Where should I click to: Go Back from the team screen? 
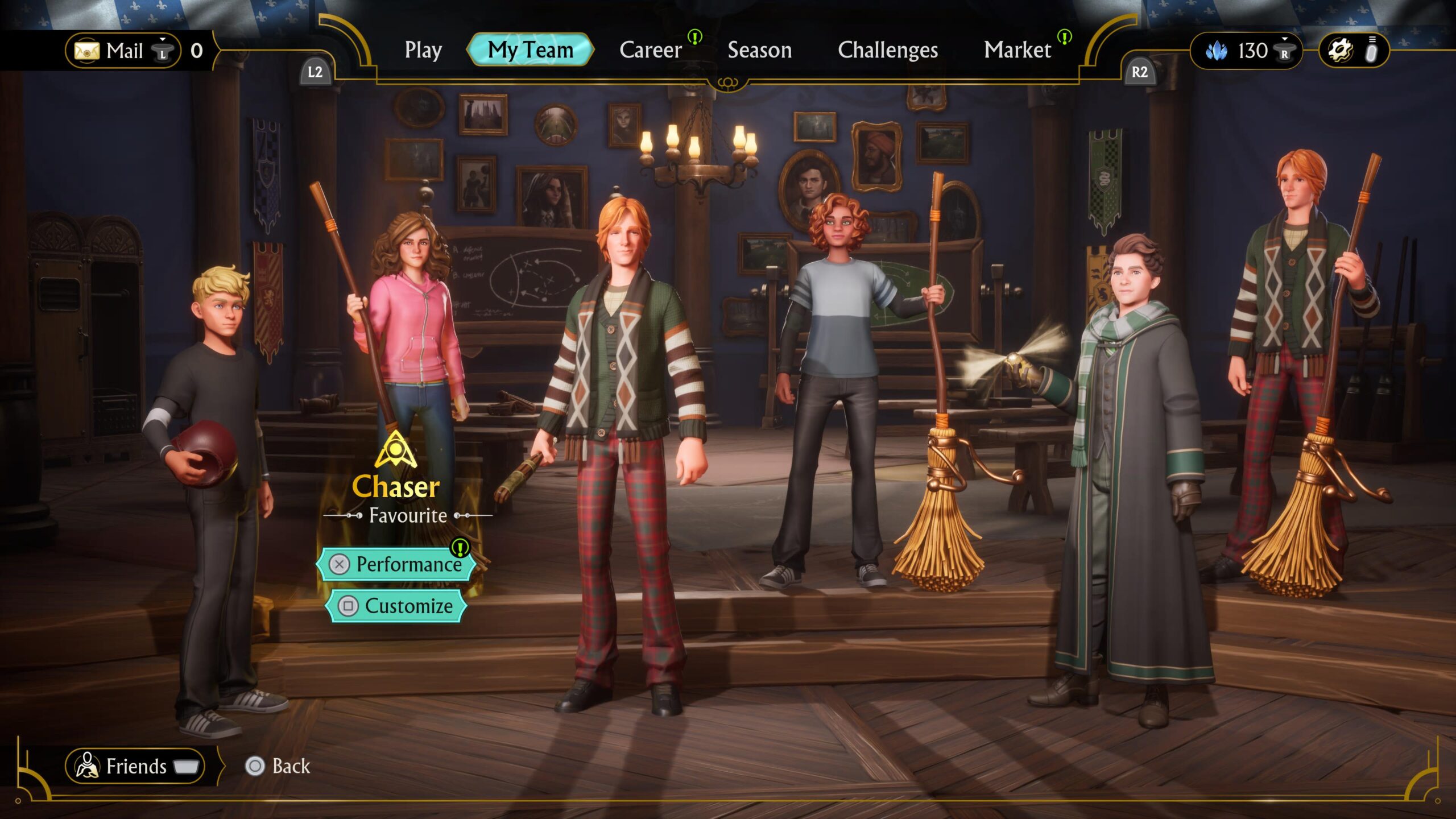[279, 766]
